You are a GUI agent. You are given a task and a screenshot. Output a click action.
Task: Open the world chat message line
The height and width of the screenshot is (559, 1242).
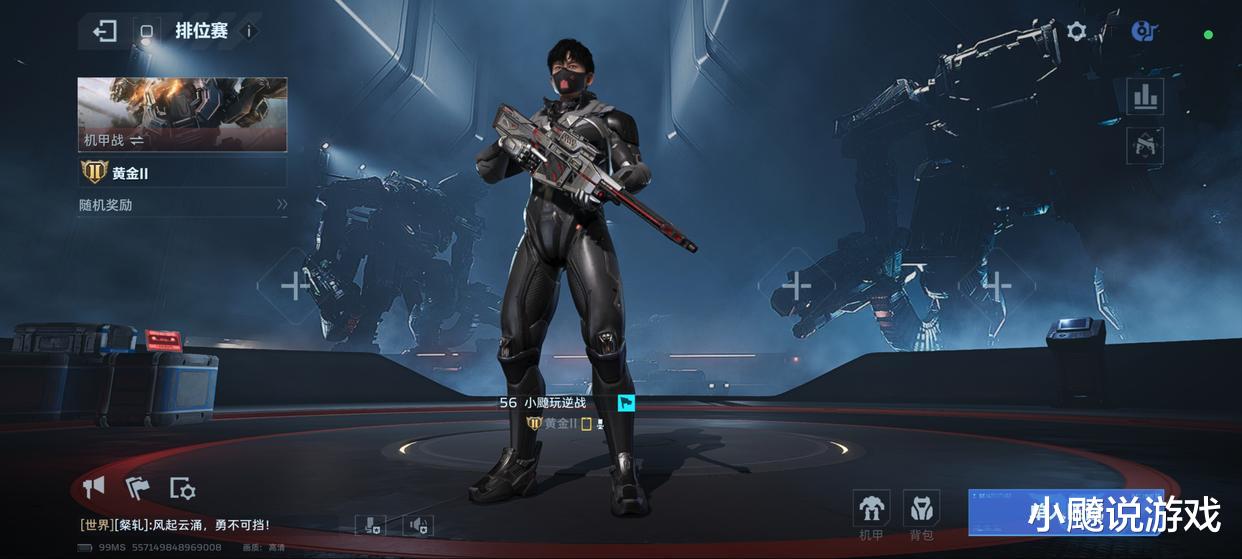[x=175, y=524]
